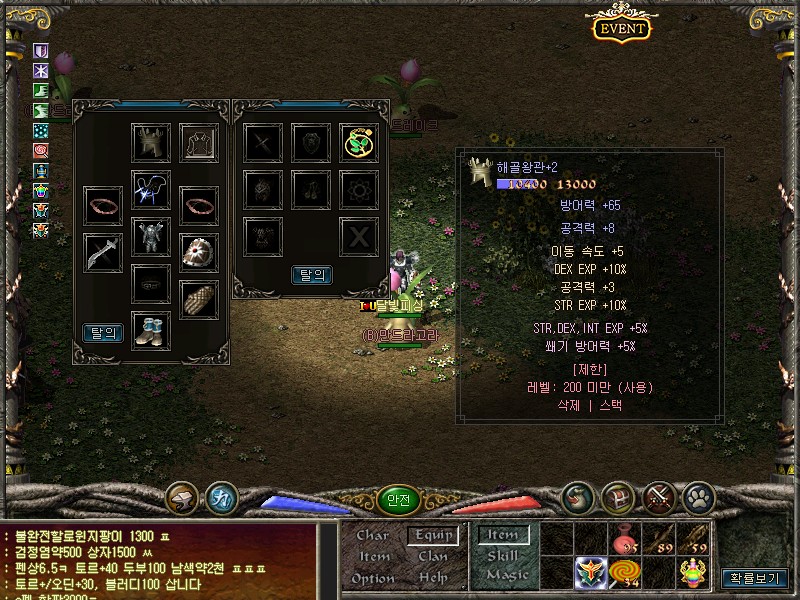Select the round shield equipment slot

pyautogui.click(x=198, y=252)
